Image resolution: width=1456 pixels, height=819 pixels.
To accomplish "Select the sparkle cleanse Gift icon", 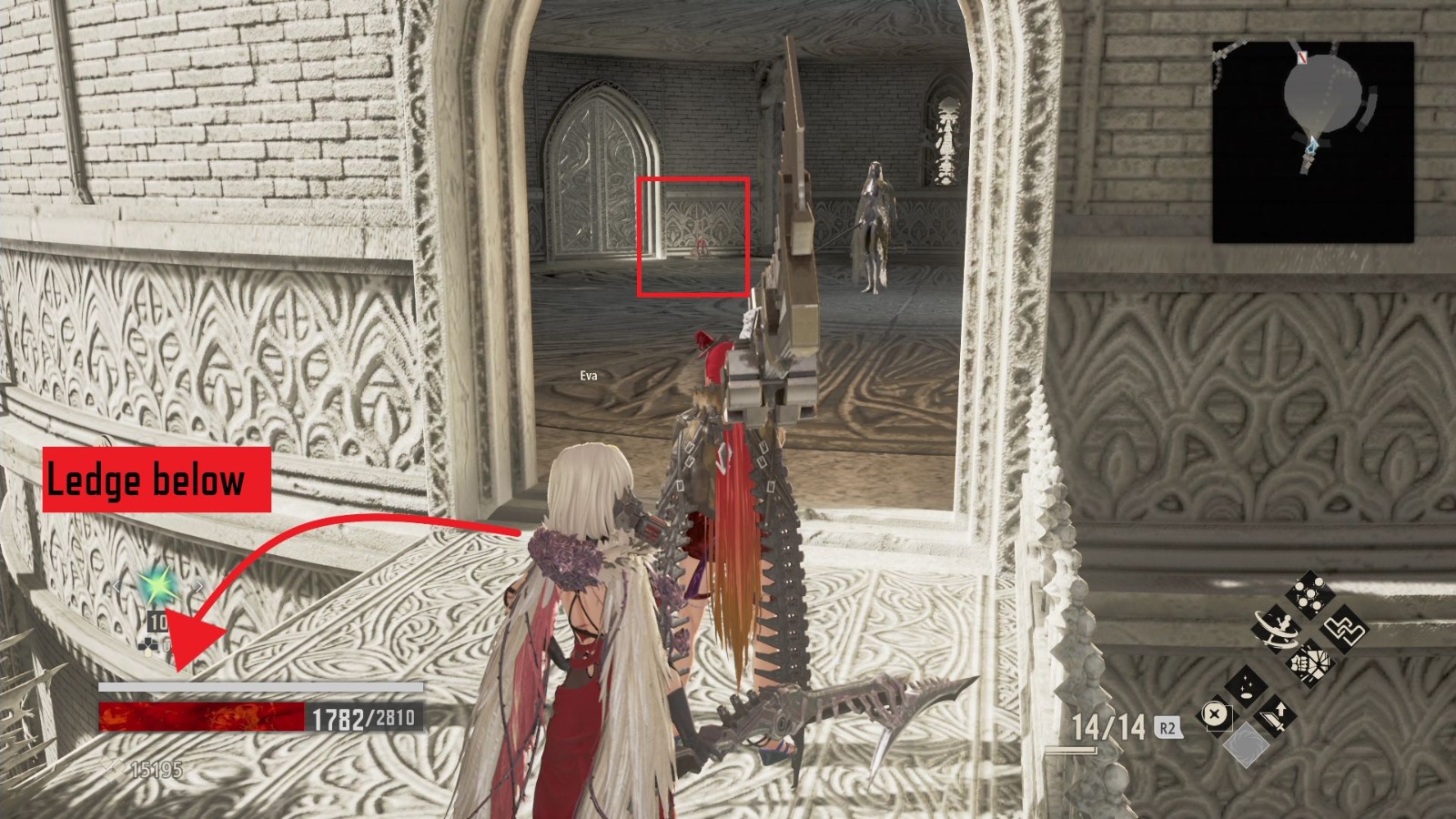I will pyautogui.click(x=1244, y=684).
